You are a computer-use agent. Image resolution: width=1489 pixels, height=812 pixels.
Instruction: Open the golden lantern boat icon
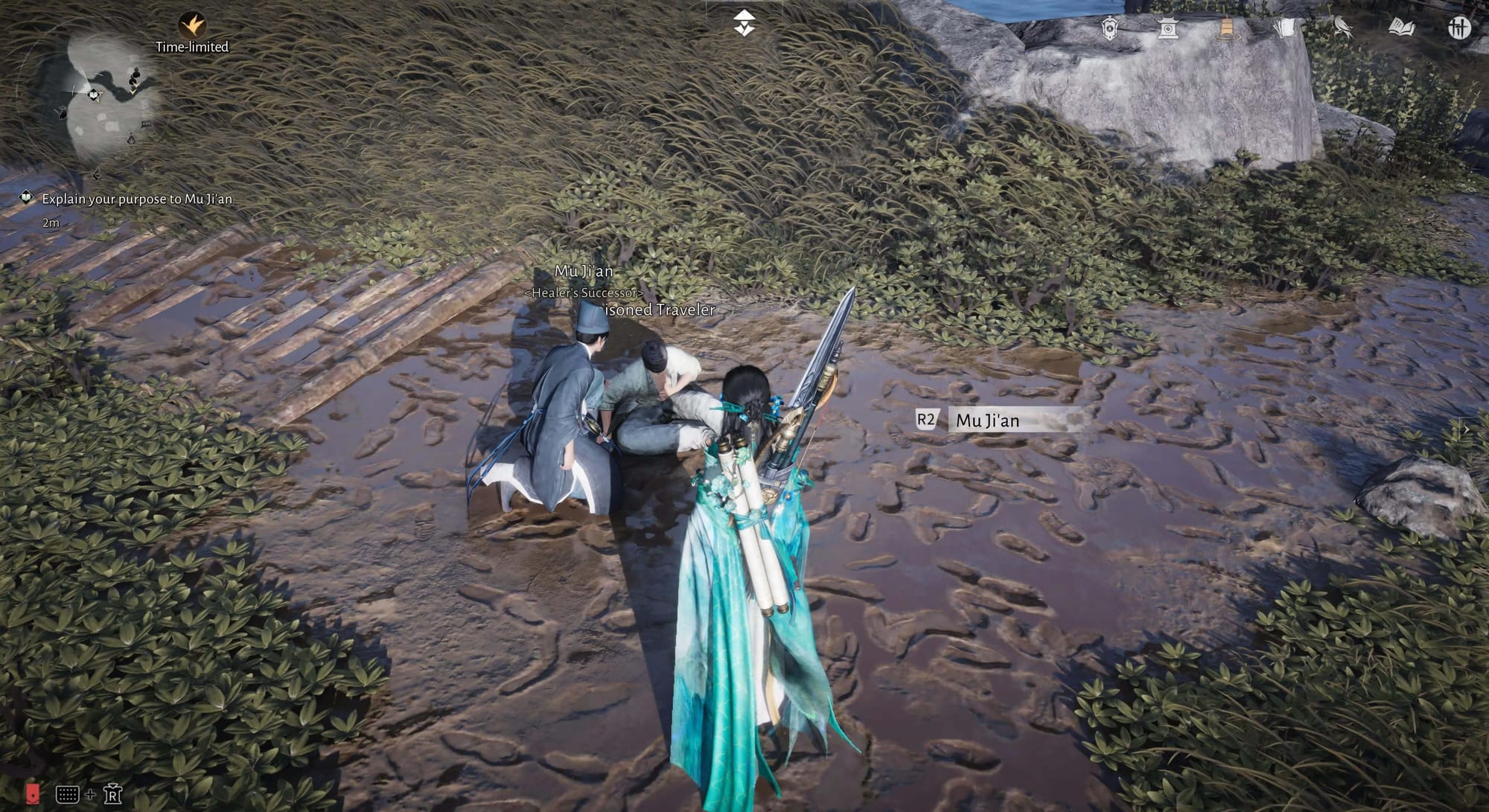click(x=1225, y=28)
